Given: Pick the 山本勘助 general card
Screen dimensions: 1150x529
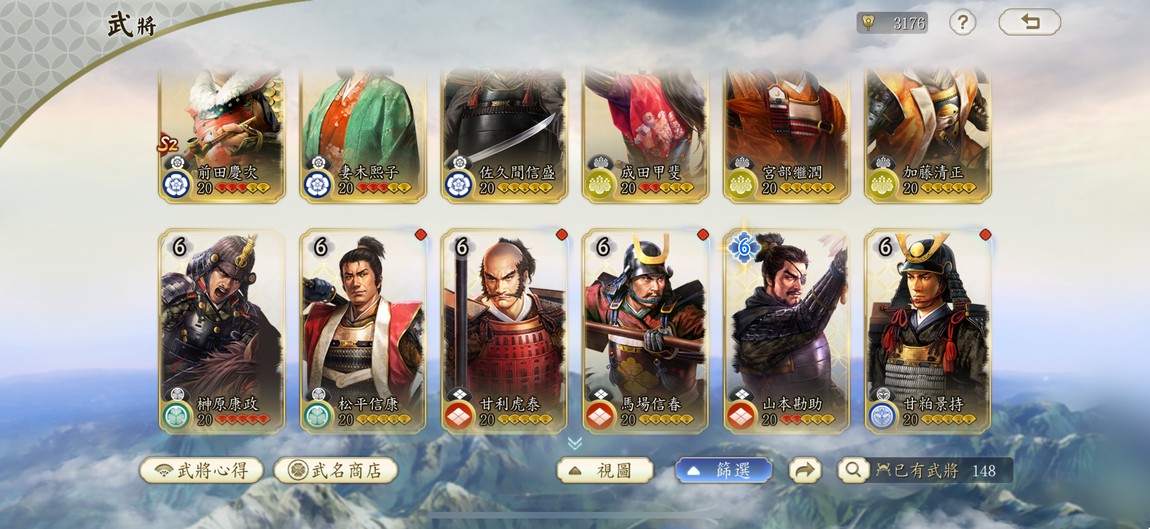Looking at the screenshot, I should (786, 330).
